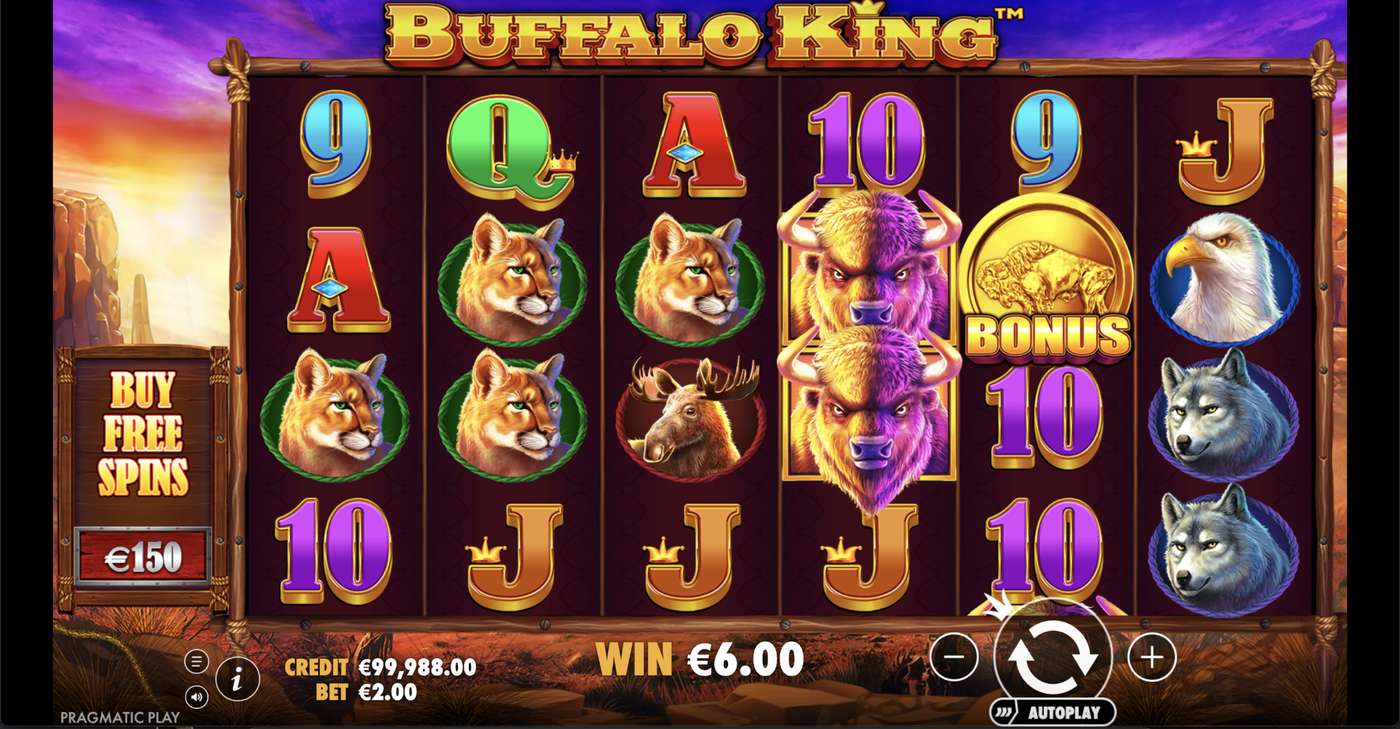Click the WIN €6.00 display
This screenshot has height=729, width=1400.
click(700, 660)
